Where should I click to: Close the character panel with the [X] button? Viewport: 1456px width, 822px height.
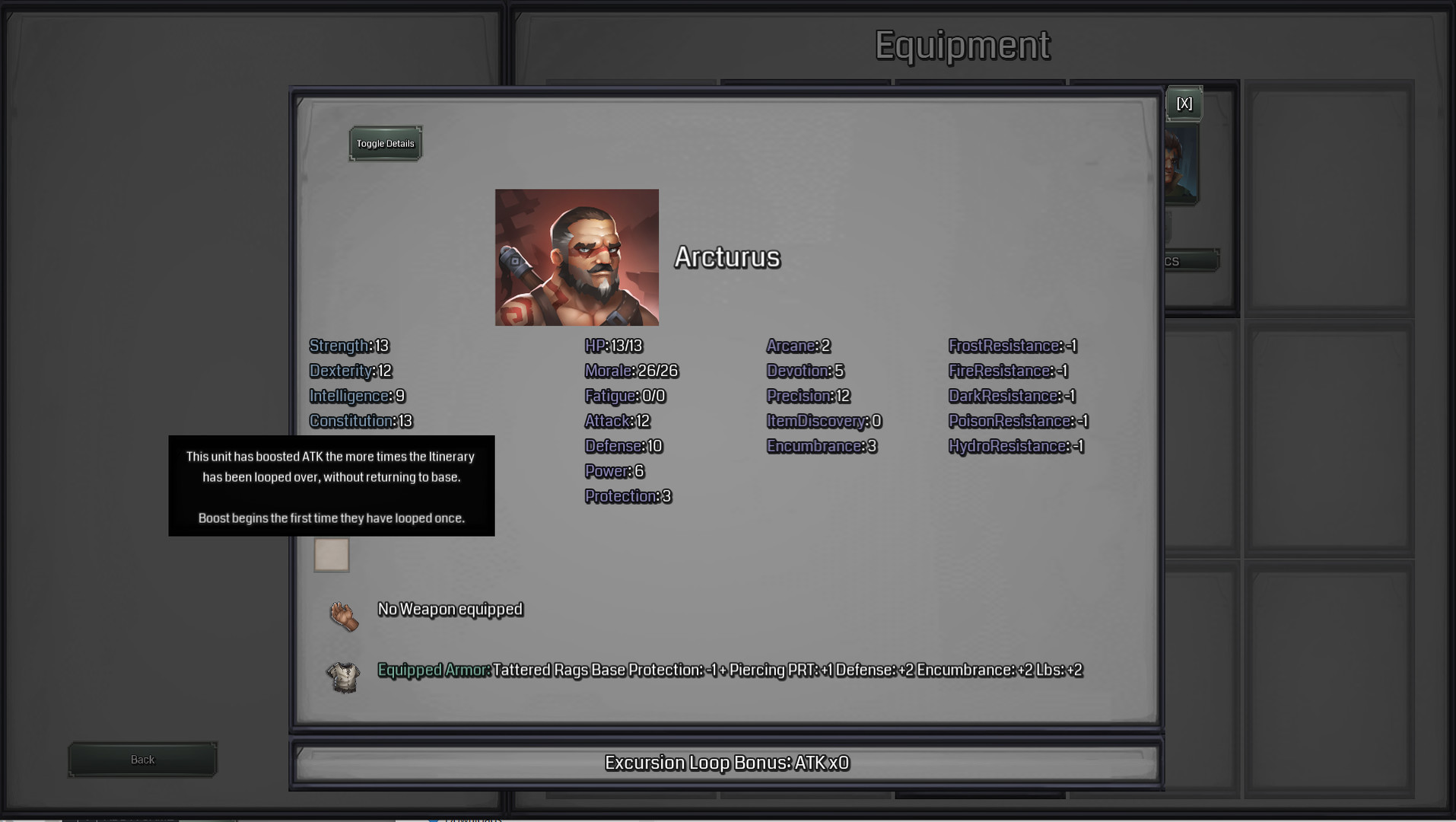point(1184,104)
